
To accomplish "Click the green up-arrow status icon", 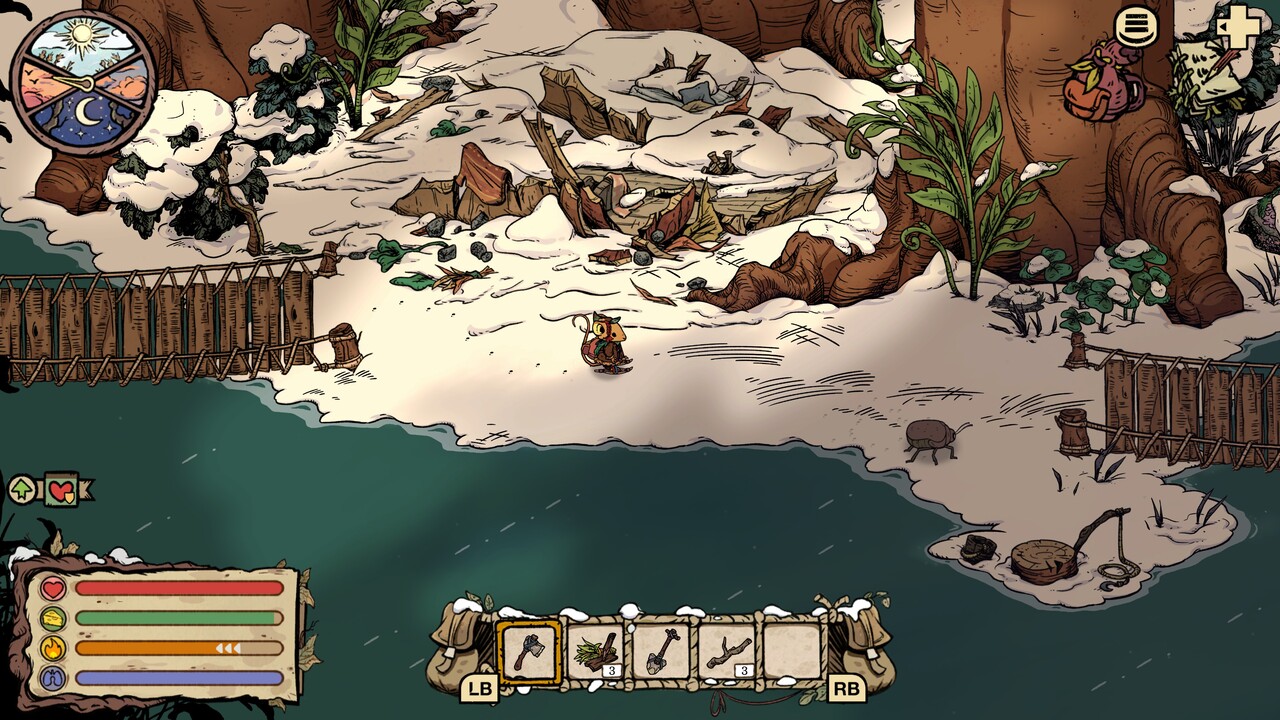I will click(23, 490).
